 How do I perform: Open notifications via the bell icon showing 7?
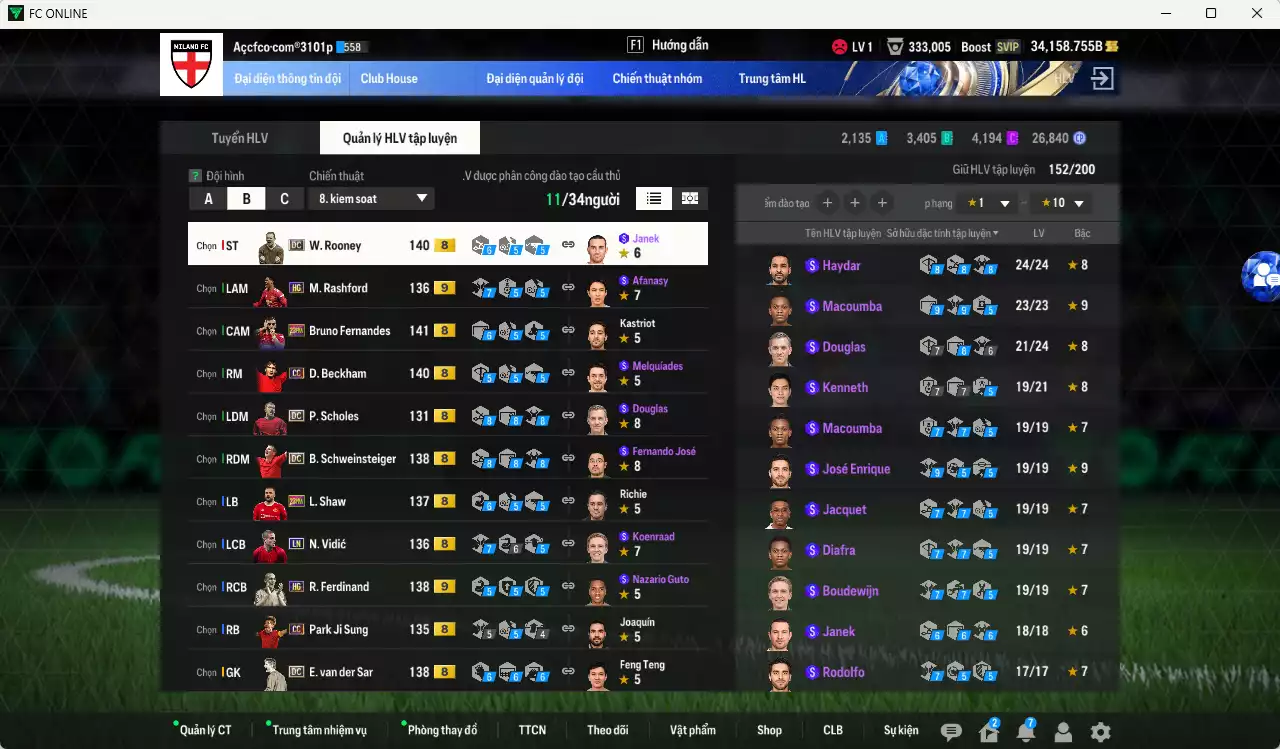coord(1025,732)
